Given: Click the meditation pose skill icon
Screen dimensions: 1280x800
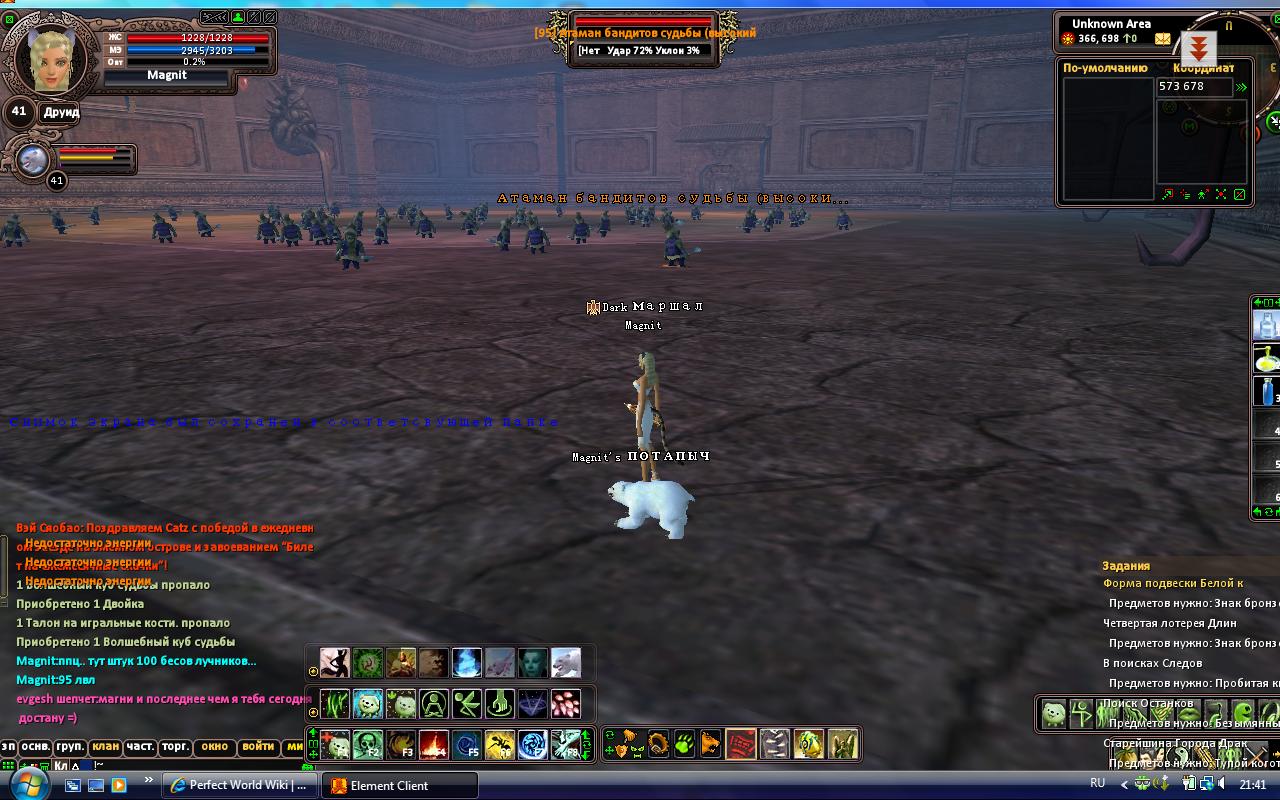Looking at the screenshot, I should [434, 703].
